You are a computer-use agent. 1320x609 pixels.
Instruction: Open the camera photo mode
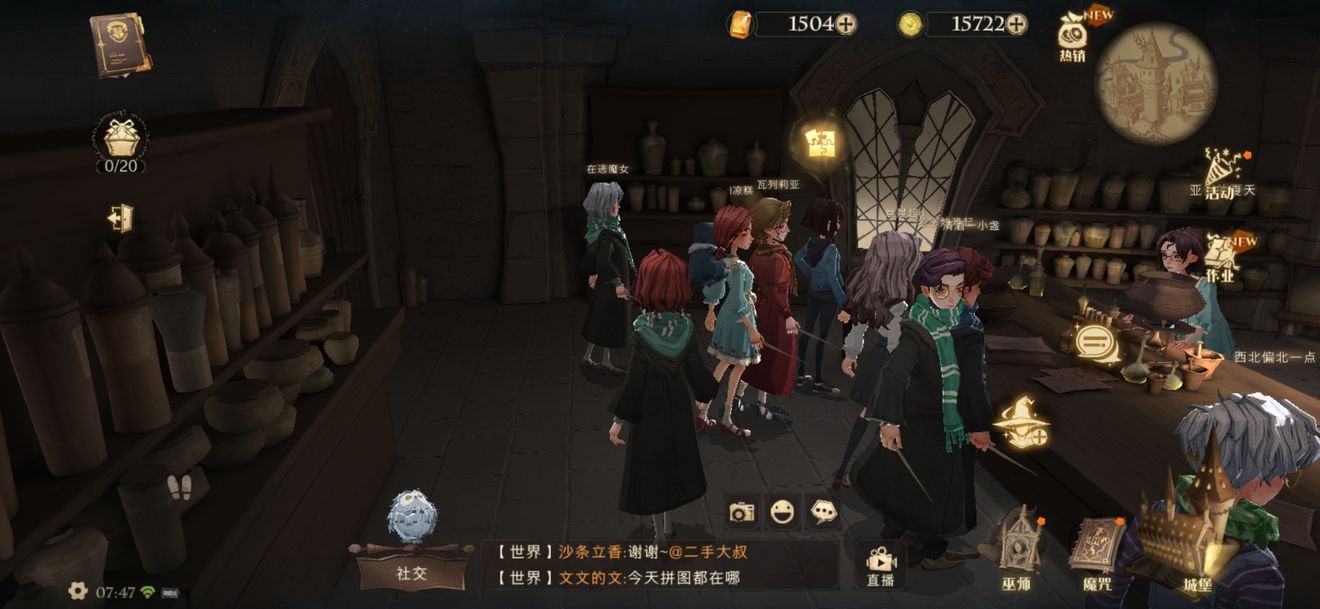(x=742, y=512)
